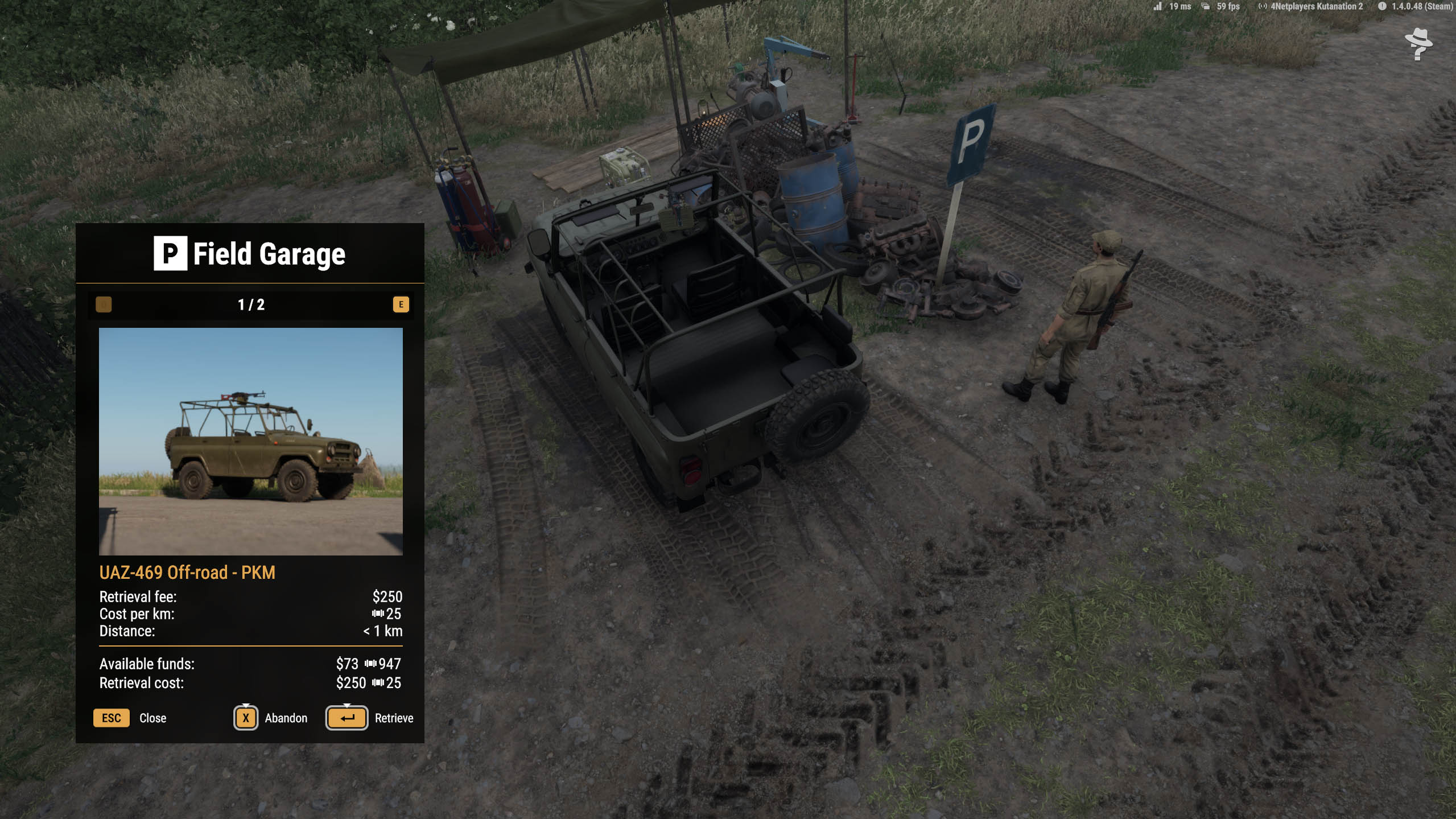Screen dimensions: 1456x819
Task: Click the supply icon next to Available funds
Action: 370,664
